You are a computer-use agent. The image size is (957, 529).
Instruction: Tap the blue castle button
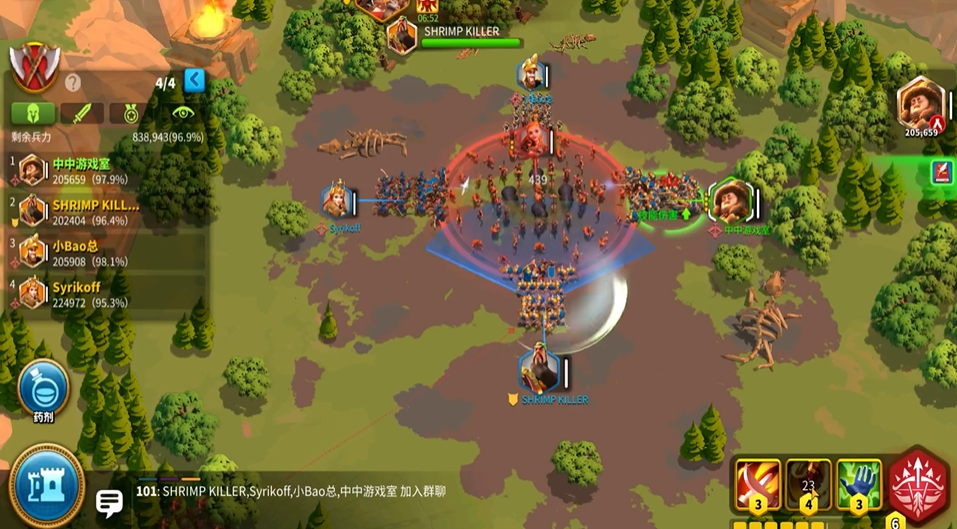(46, 487)
